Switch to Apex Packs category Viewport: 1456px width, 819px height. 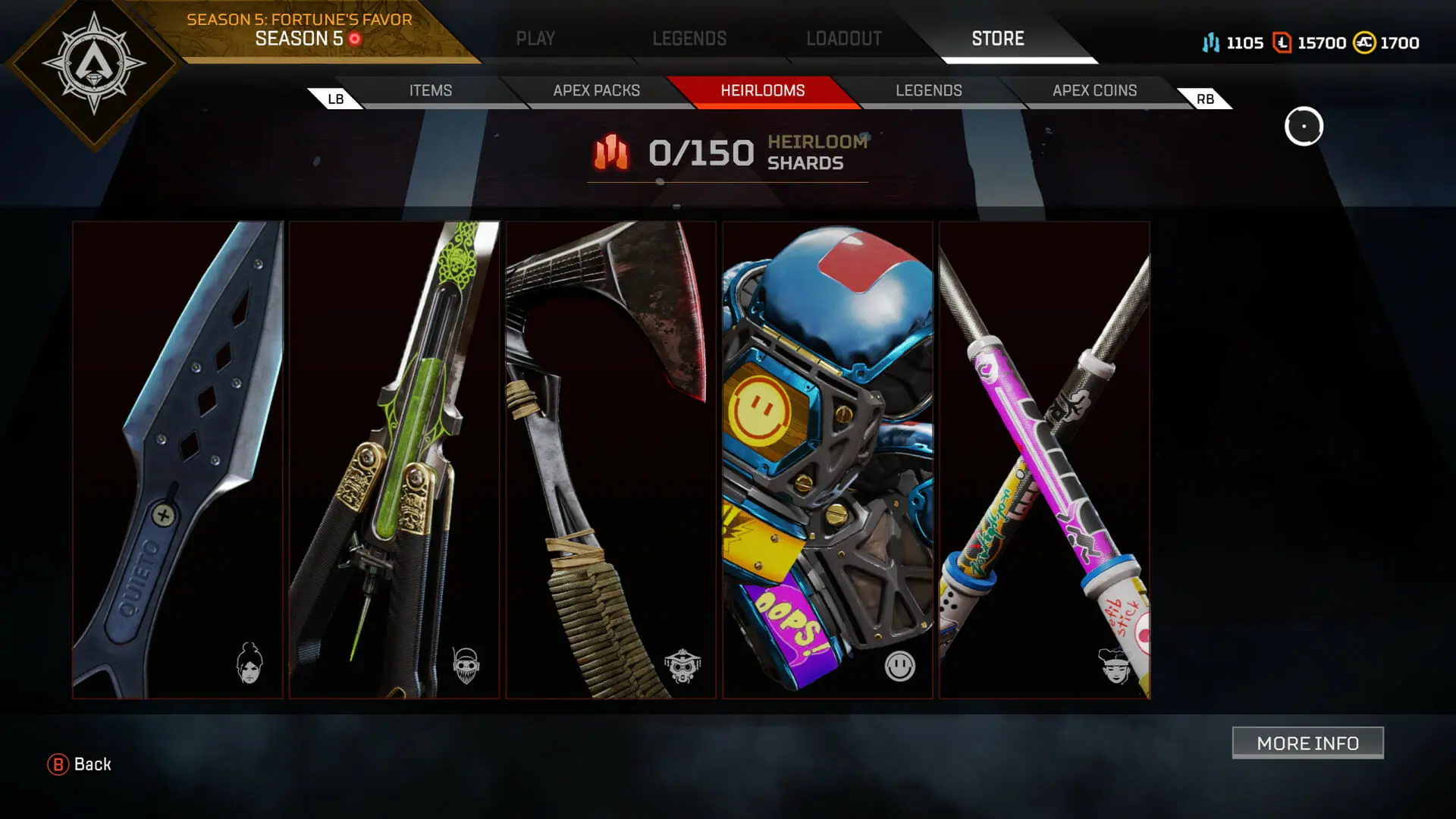pyautogui.click(x=597, y=91)
